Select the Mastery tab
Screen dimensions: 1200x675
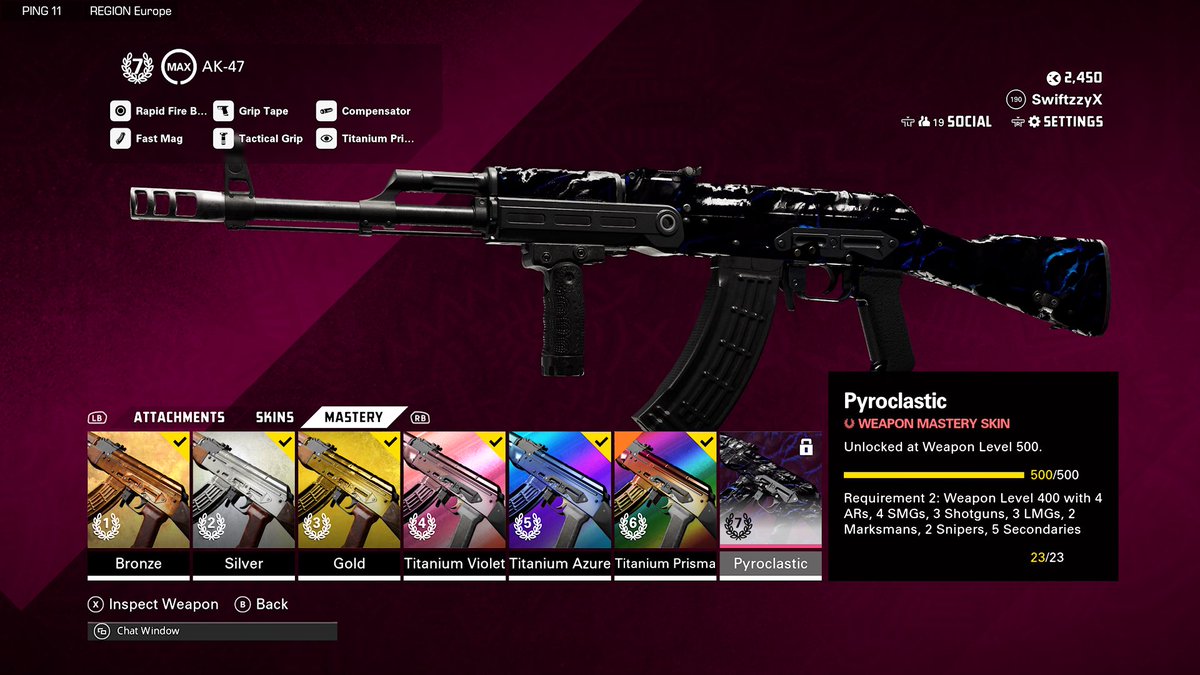pyautogui.click(x=353, y=417)
